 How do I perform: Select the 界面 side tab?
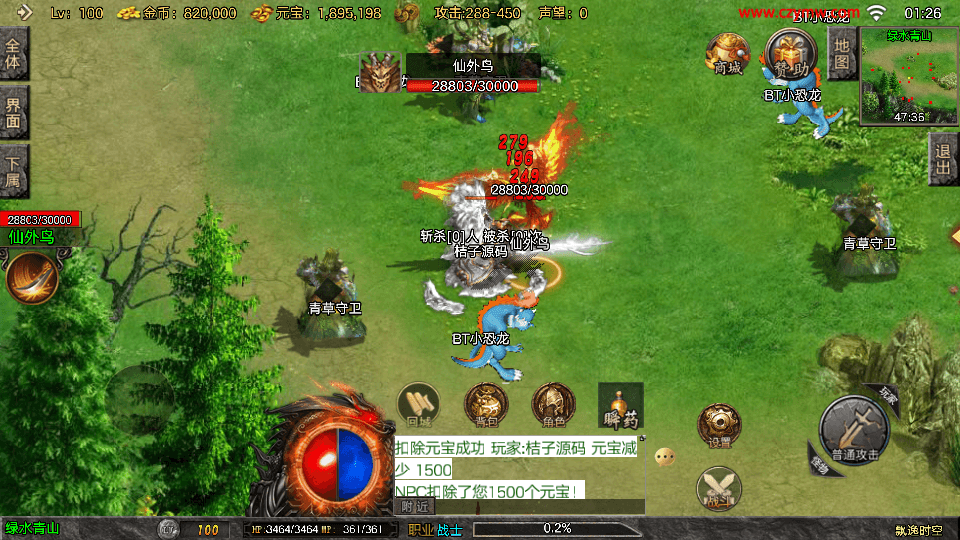[x=14, y=112]
